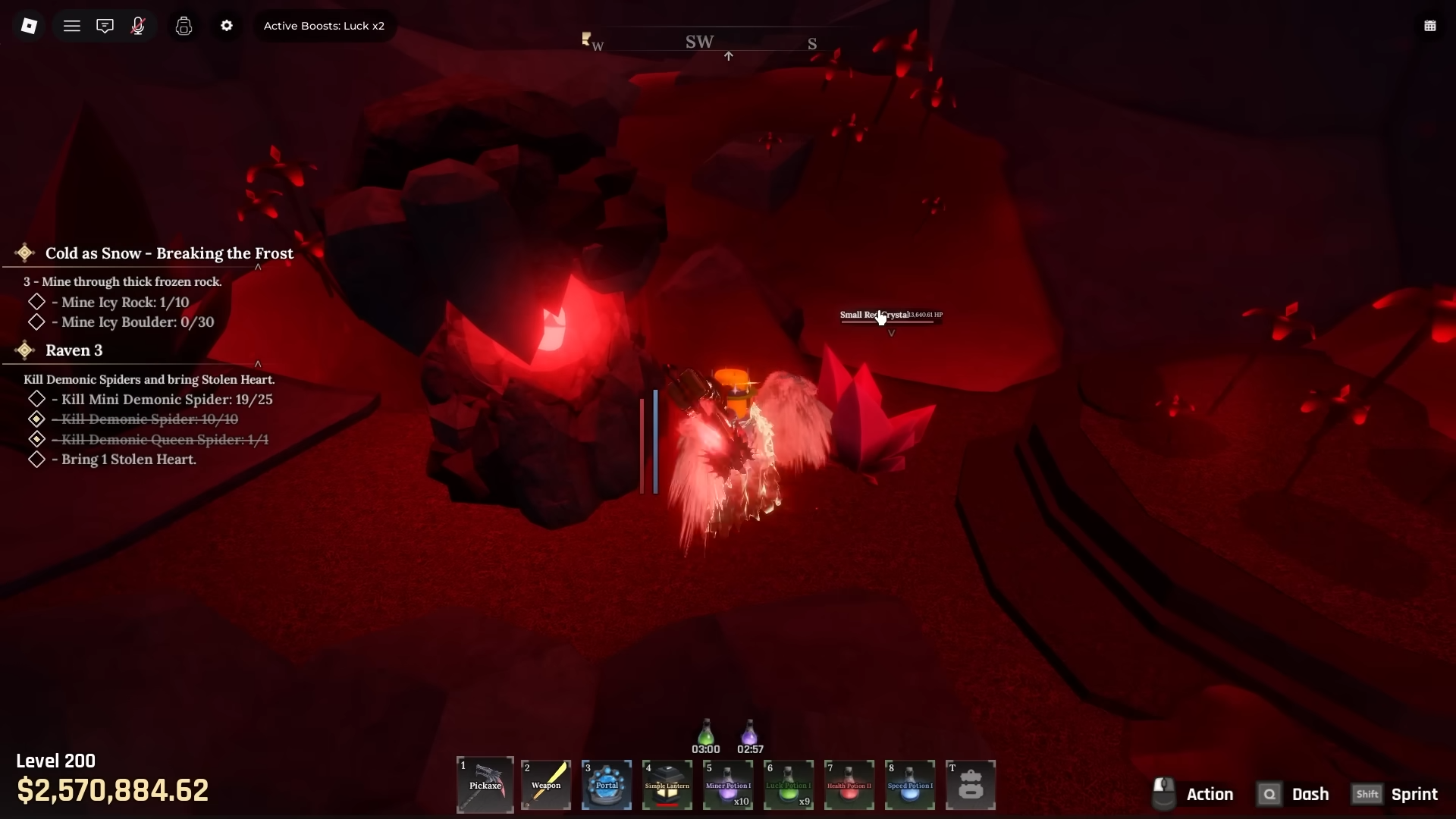Viewport: 1456px width, 819px height.
Task: Select the Health Potion II slot
Action: pos(849,785)
